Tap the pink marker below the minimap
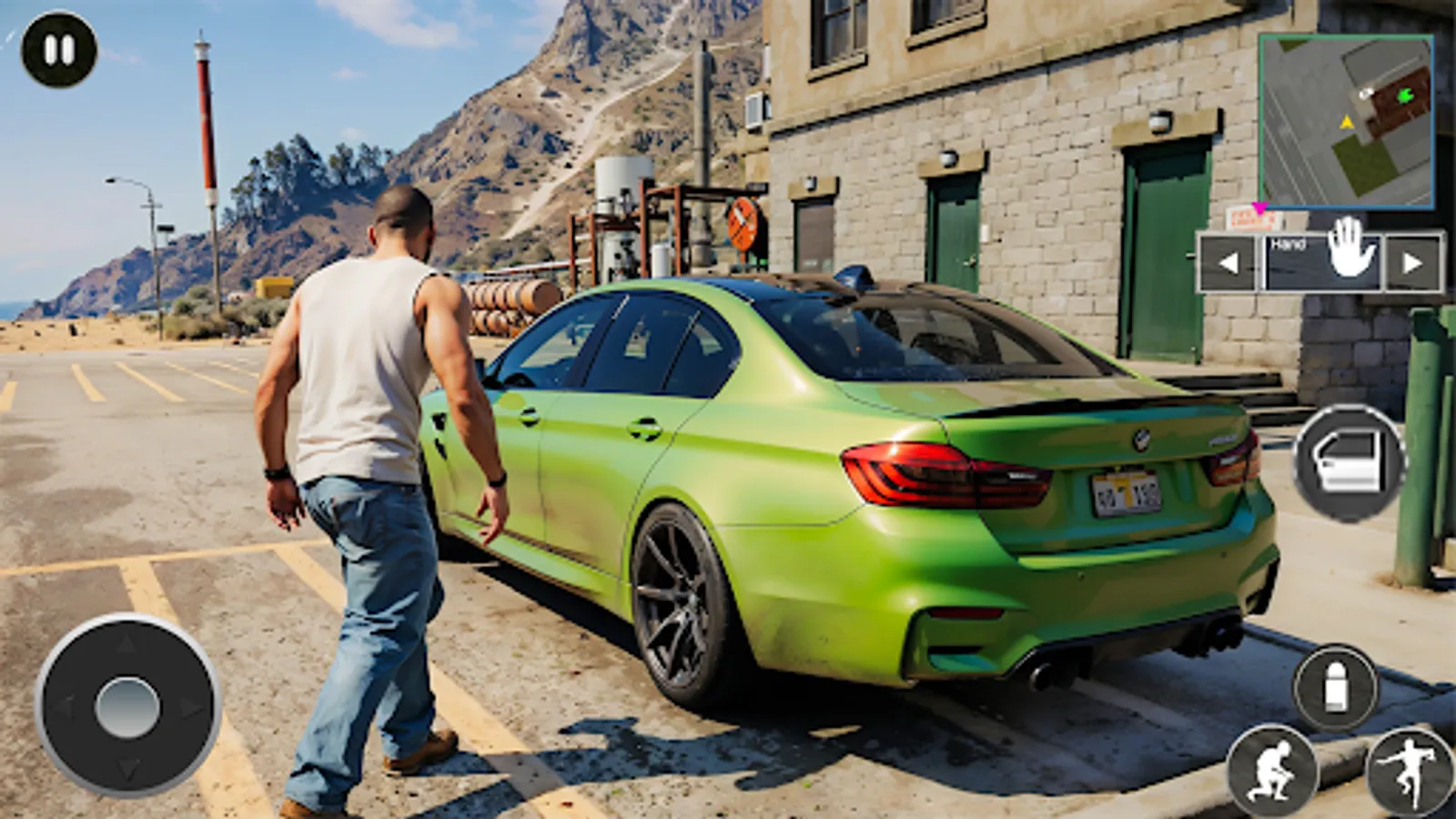The image size is (1456, 819). coord(1260,207)
